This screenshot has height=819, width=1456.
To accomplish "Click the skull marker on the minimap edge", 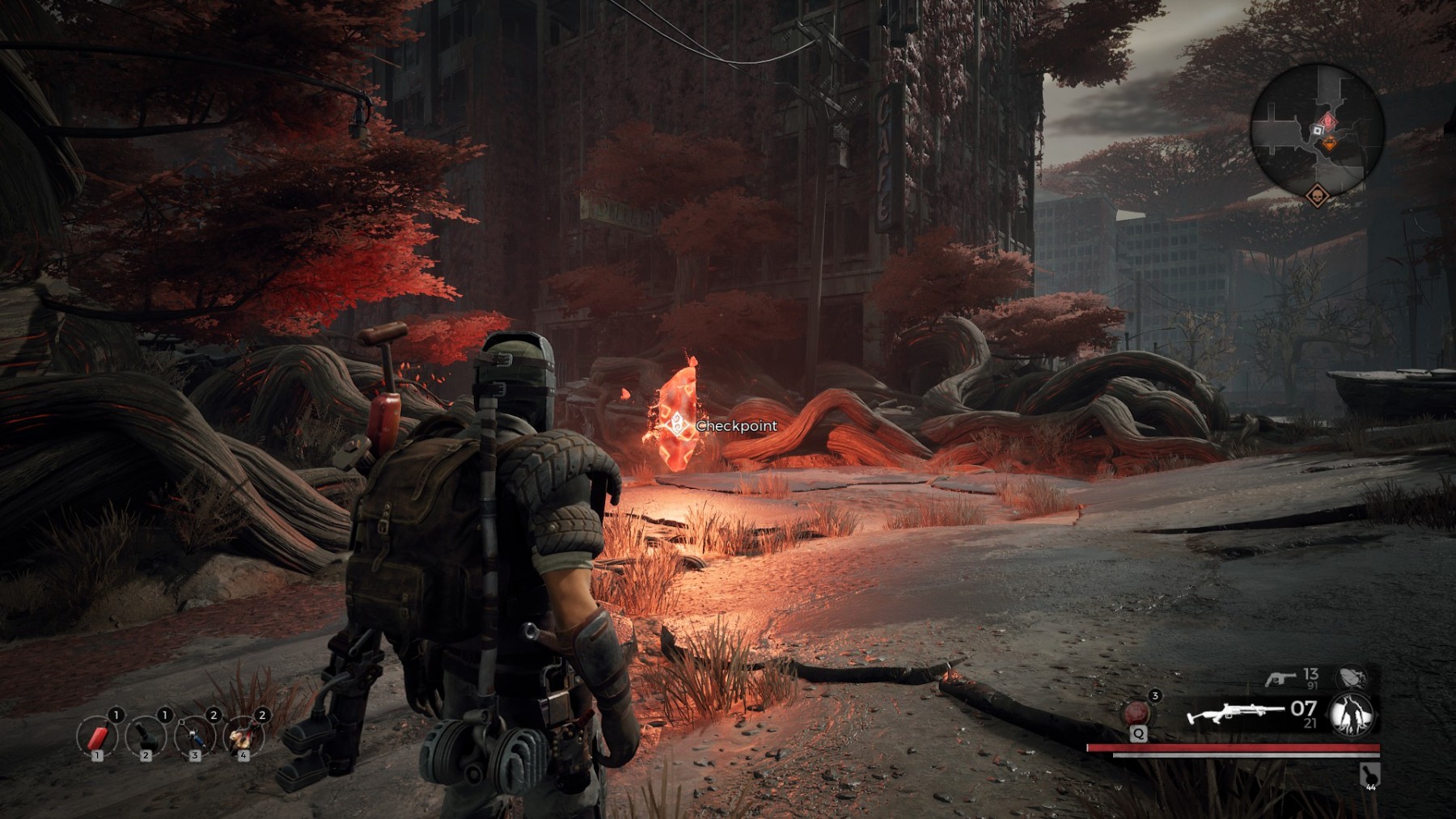I will (1317, 196).
